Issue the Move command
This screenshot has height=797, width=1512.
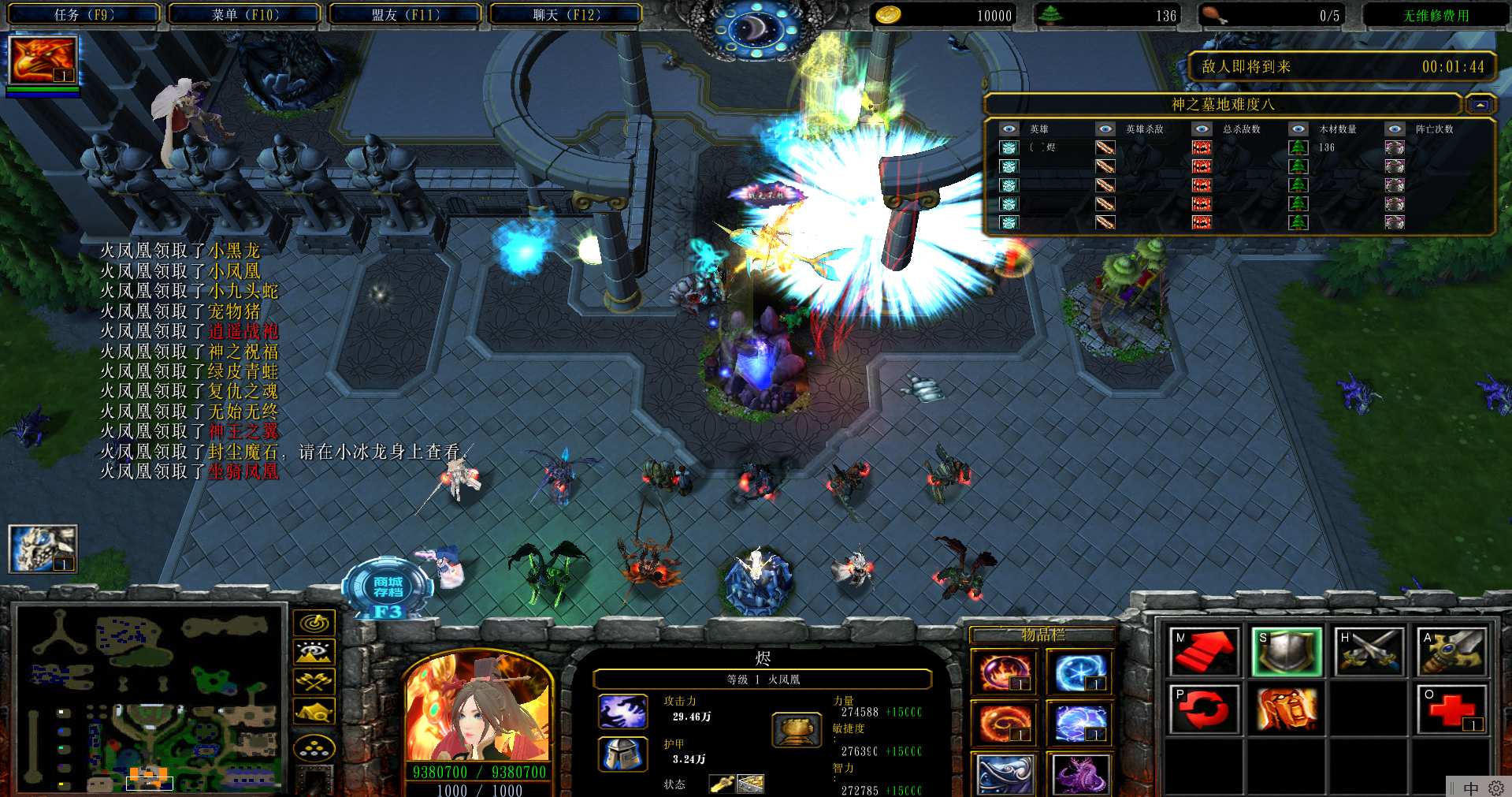tap(1204, 651)
